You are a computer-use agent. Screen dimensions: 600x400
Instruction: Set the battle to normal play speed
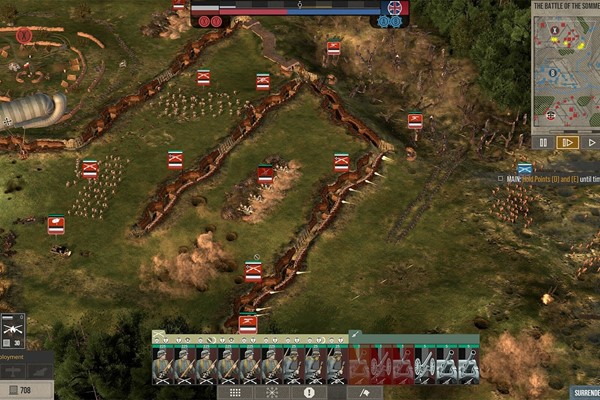[591, 142]
